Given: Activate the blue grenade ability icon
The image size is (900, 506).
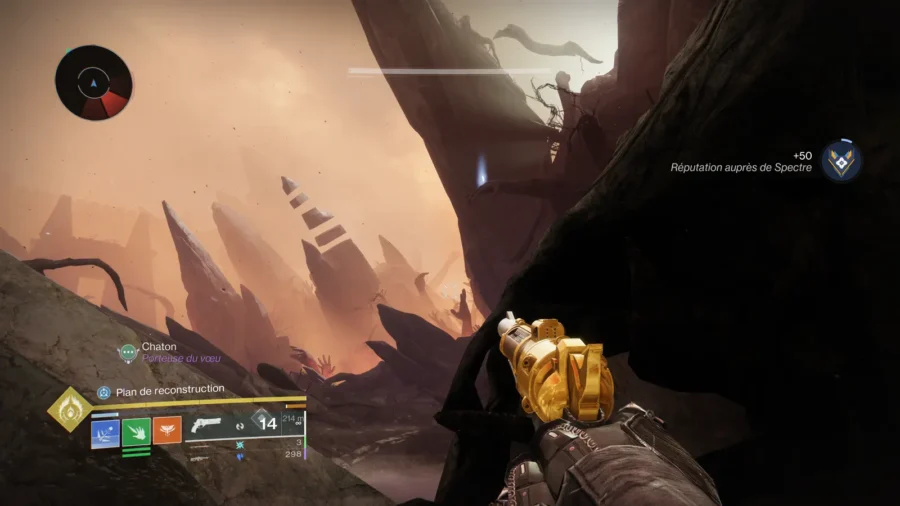Looking at the screenshot, I should tap(105, 432).
